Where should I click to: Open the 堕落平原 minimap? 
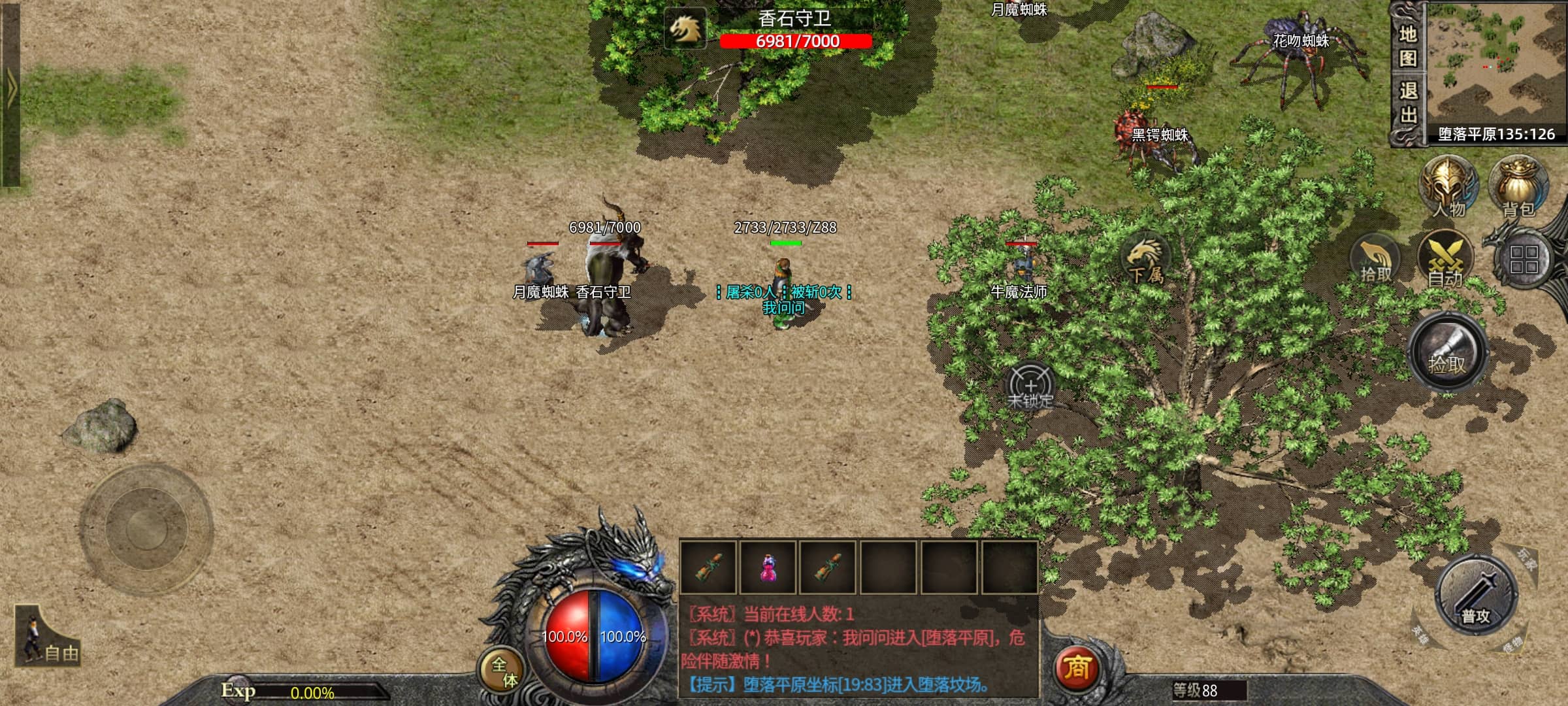point(1496,65)
